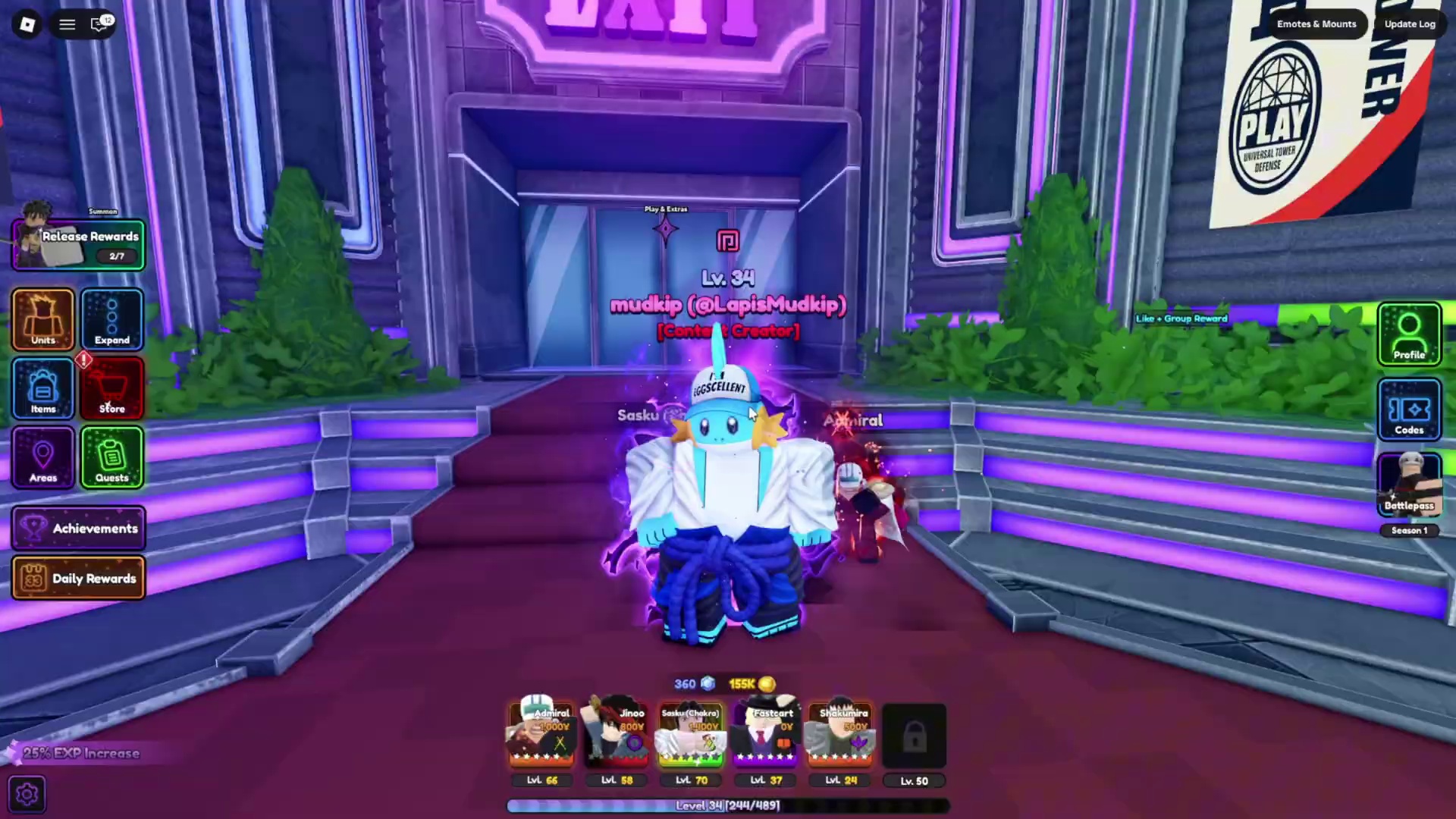Open your Profile

[x=1408, y=334]
